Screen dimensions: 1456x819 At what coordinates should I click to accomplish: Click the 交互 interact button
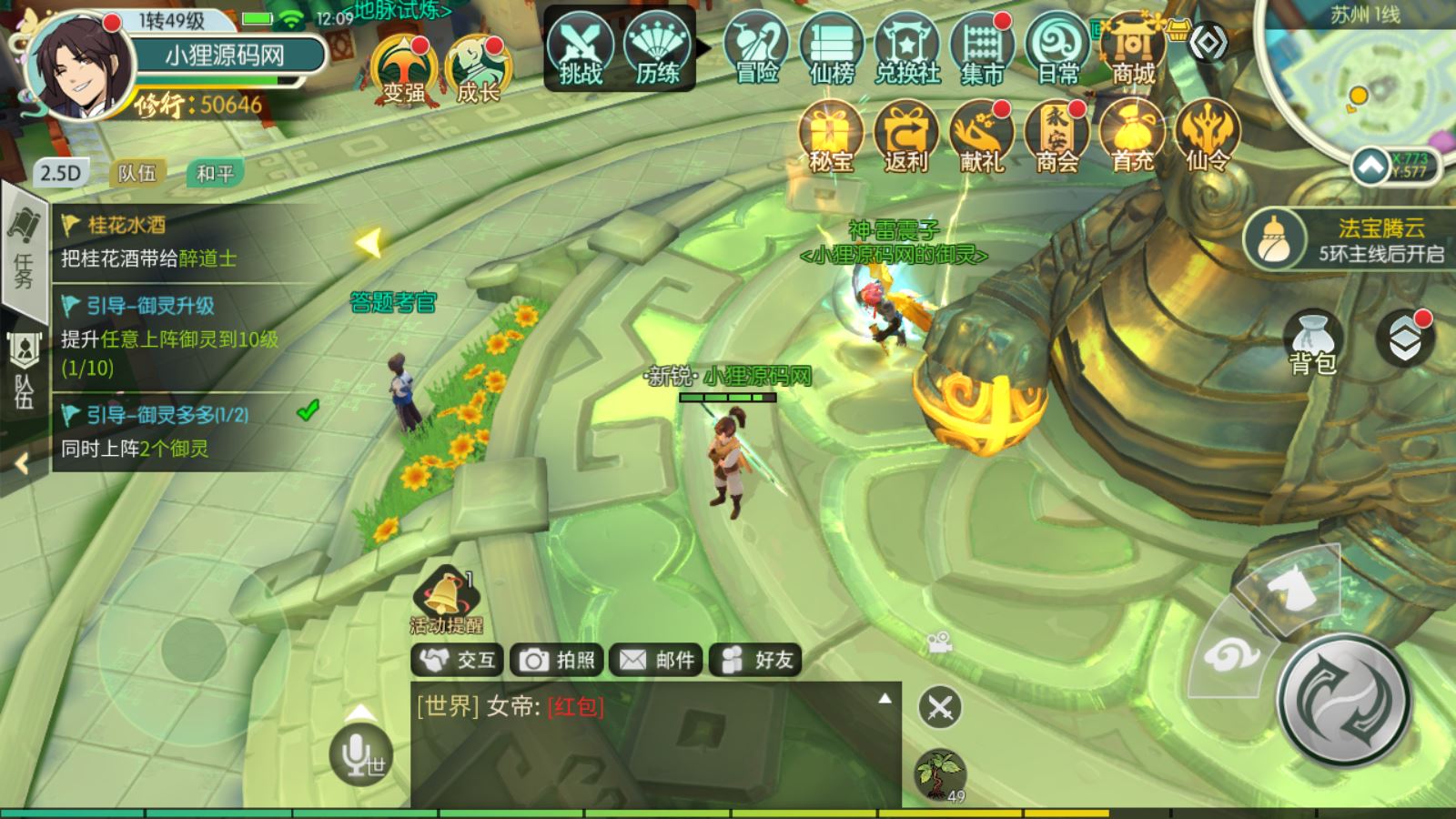click(458, 660)
